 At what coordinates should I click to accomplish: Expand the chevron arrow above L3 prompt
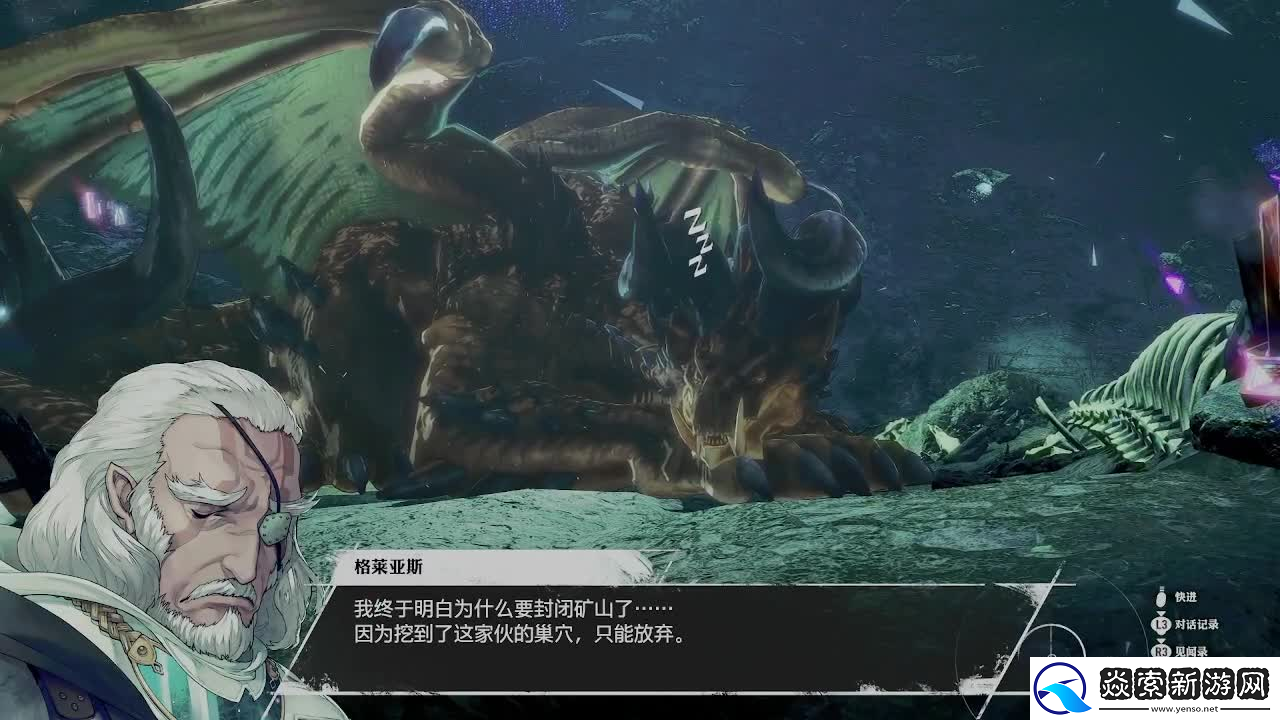(x=1160, y=612)
